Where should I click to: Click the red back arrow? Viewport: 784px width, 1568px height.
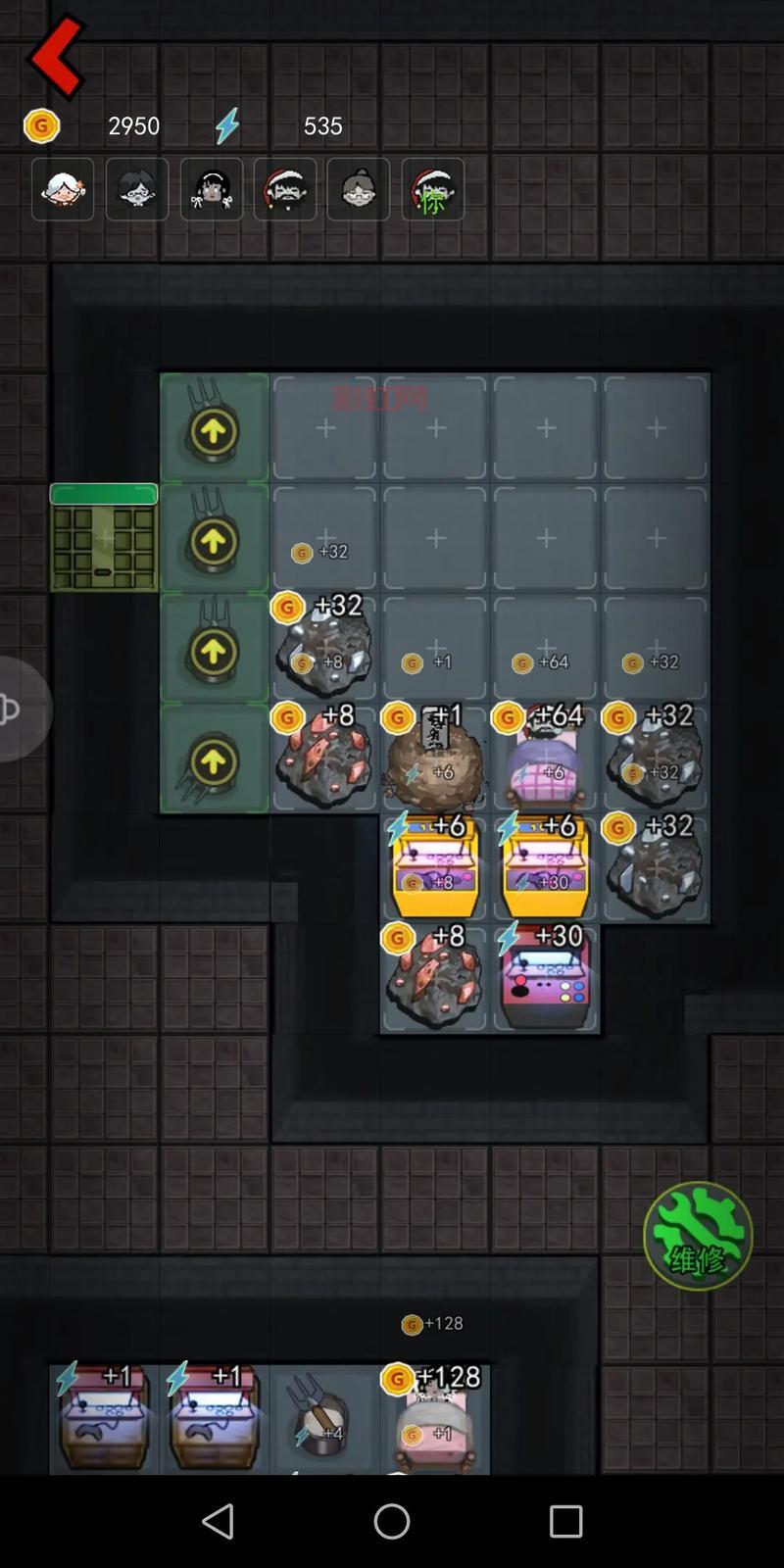point(56,57)
